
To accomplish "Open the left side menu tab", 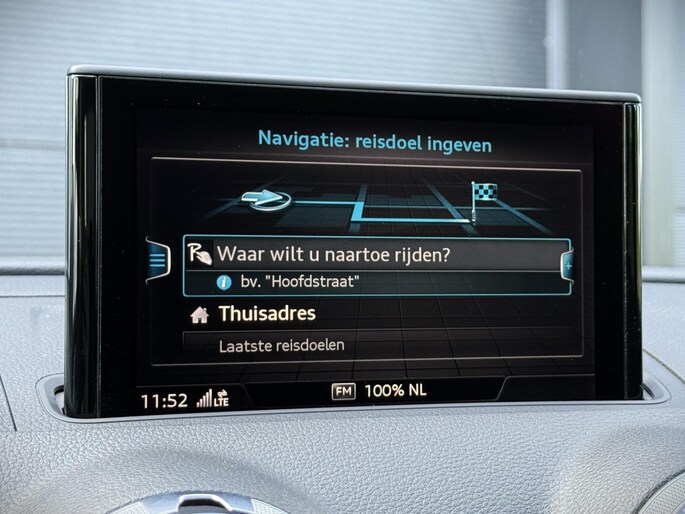I will 157,260.
